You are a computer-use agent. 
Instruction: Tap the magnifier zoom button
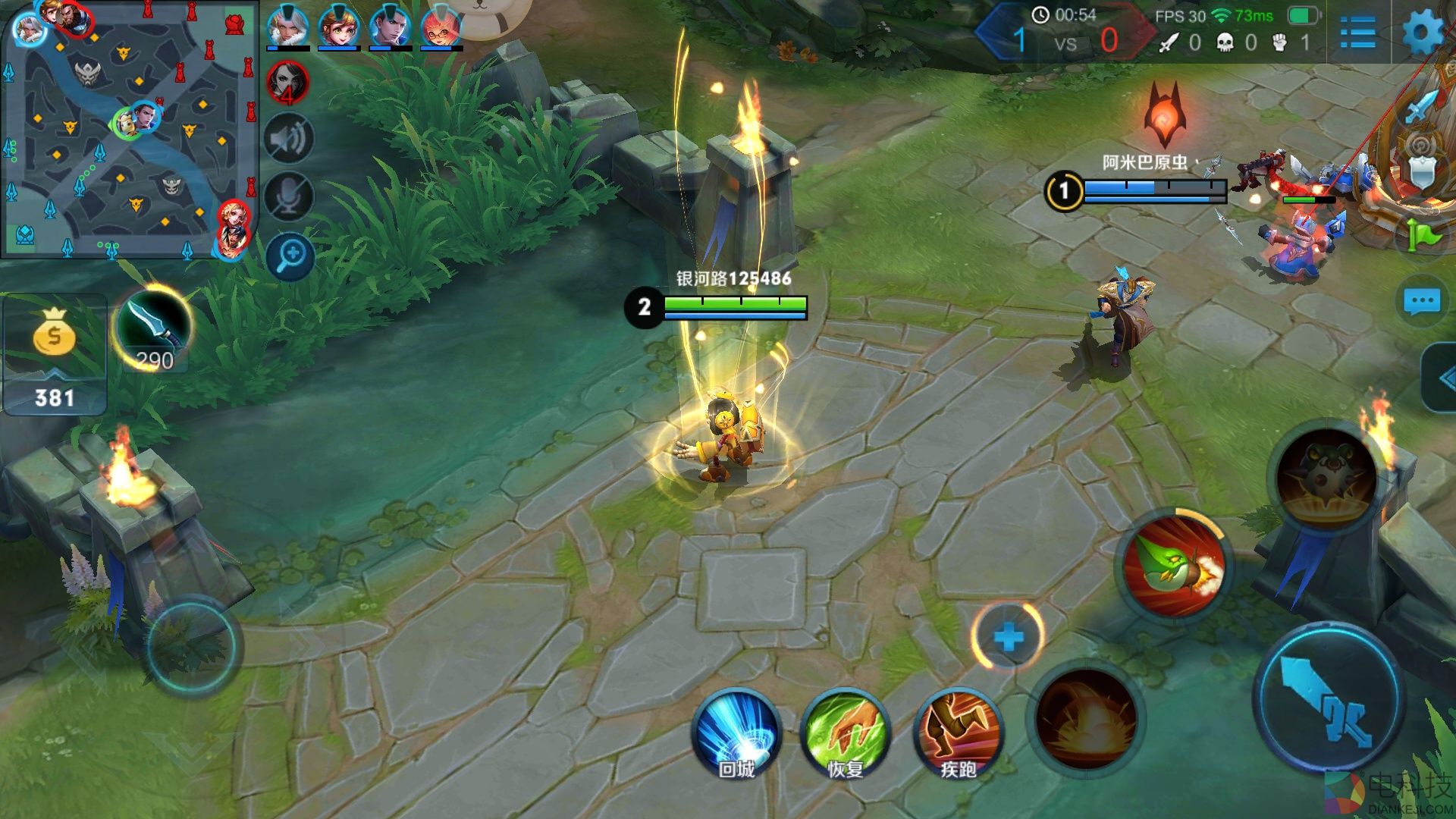pyautogui.click(x=290, y=256)
